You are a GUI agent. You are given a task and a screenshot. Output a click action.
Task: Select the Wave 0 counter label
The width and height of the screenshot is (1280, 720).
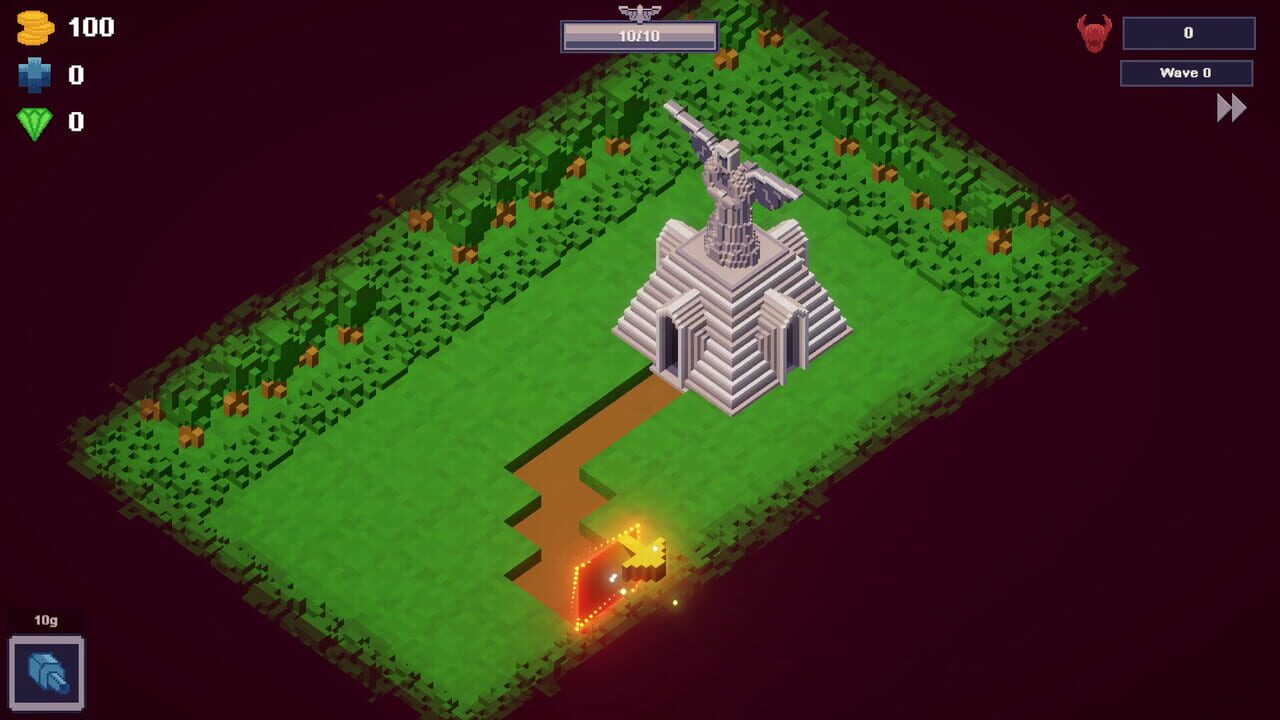click(1186, 72)
